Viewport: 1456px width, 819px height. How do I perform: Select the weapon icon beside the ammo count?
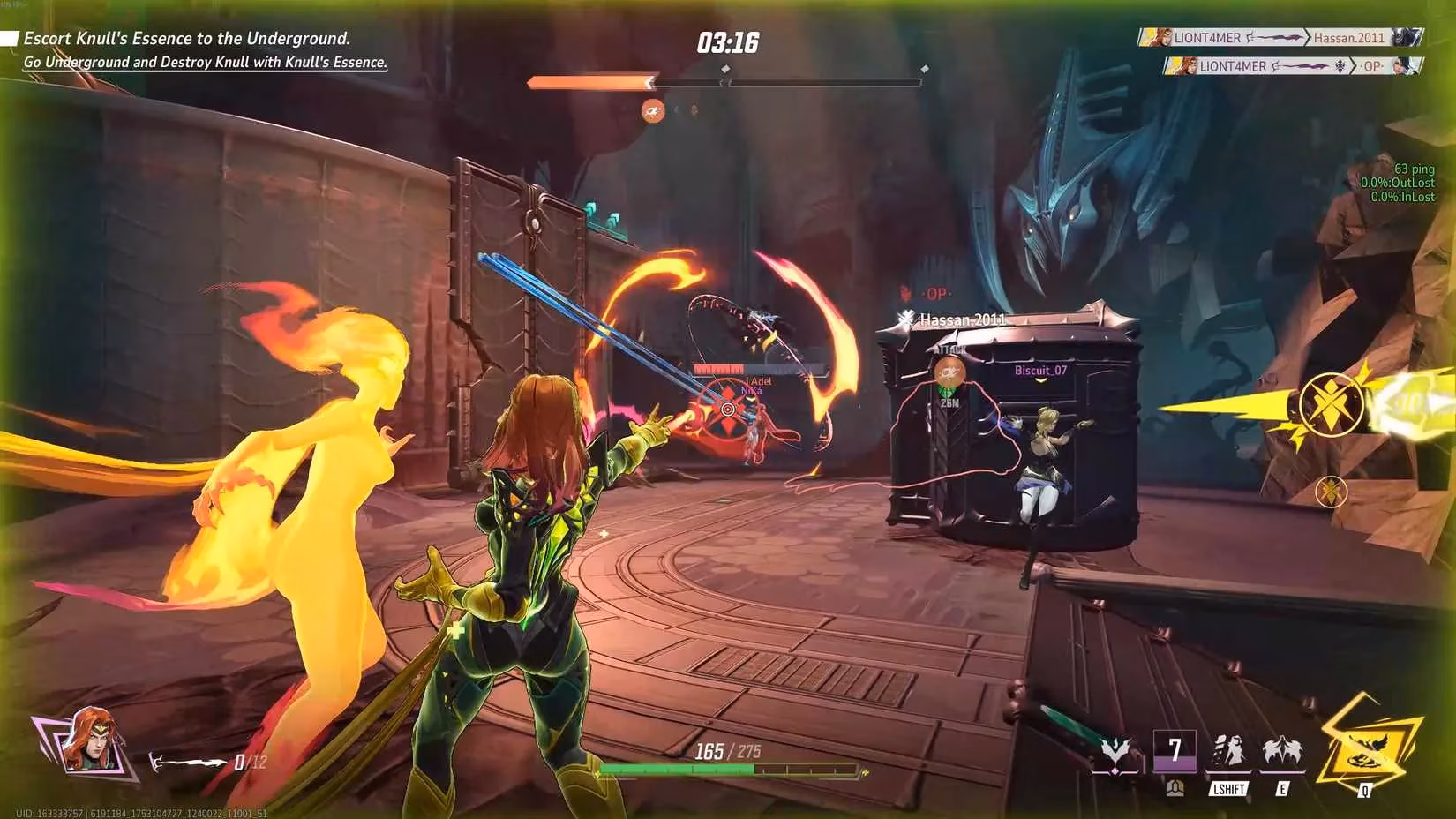188,762
